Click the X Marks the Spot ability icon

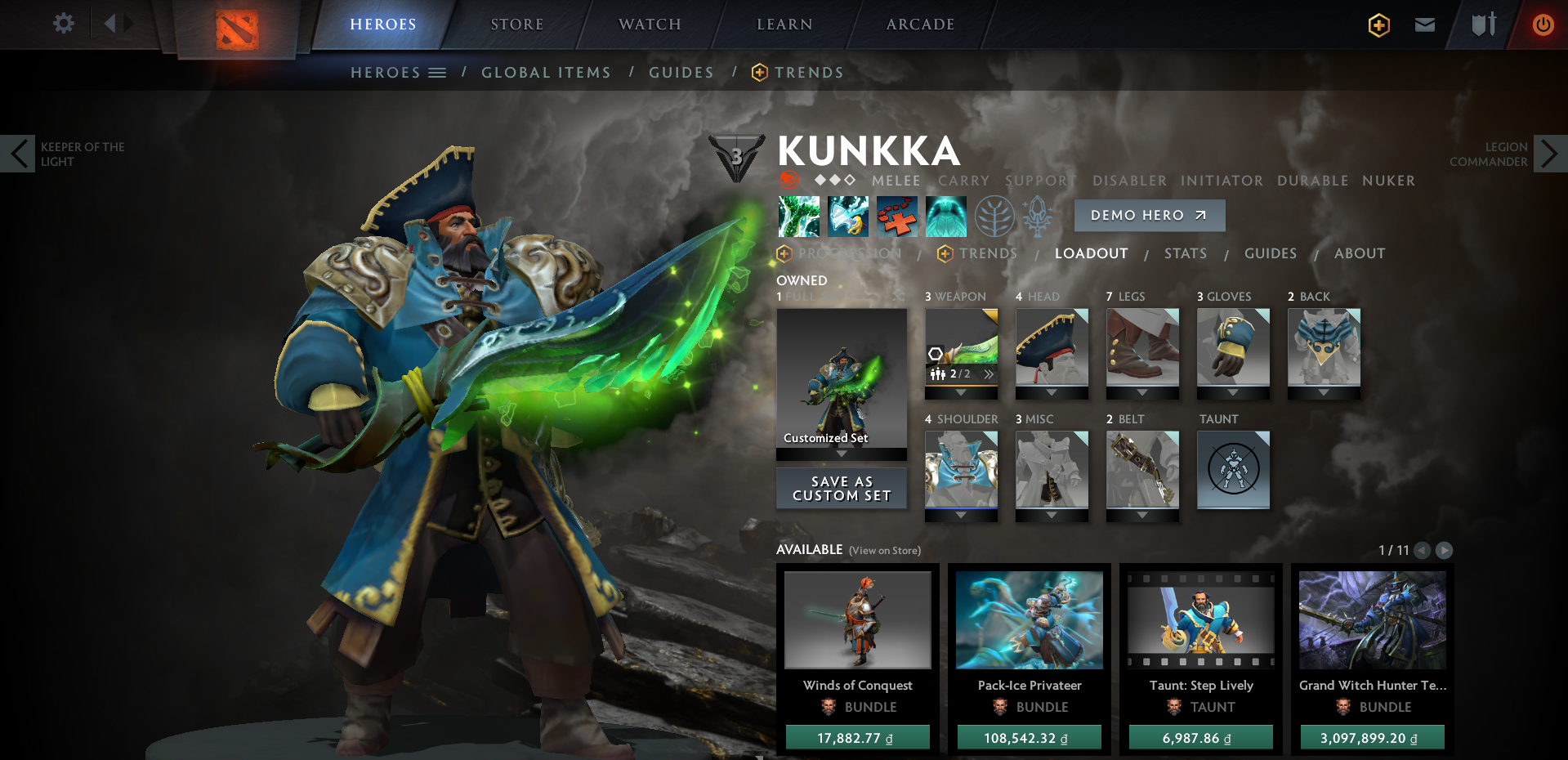pyautogui.click(x=896, y=217)
